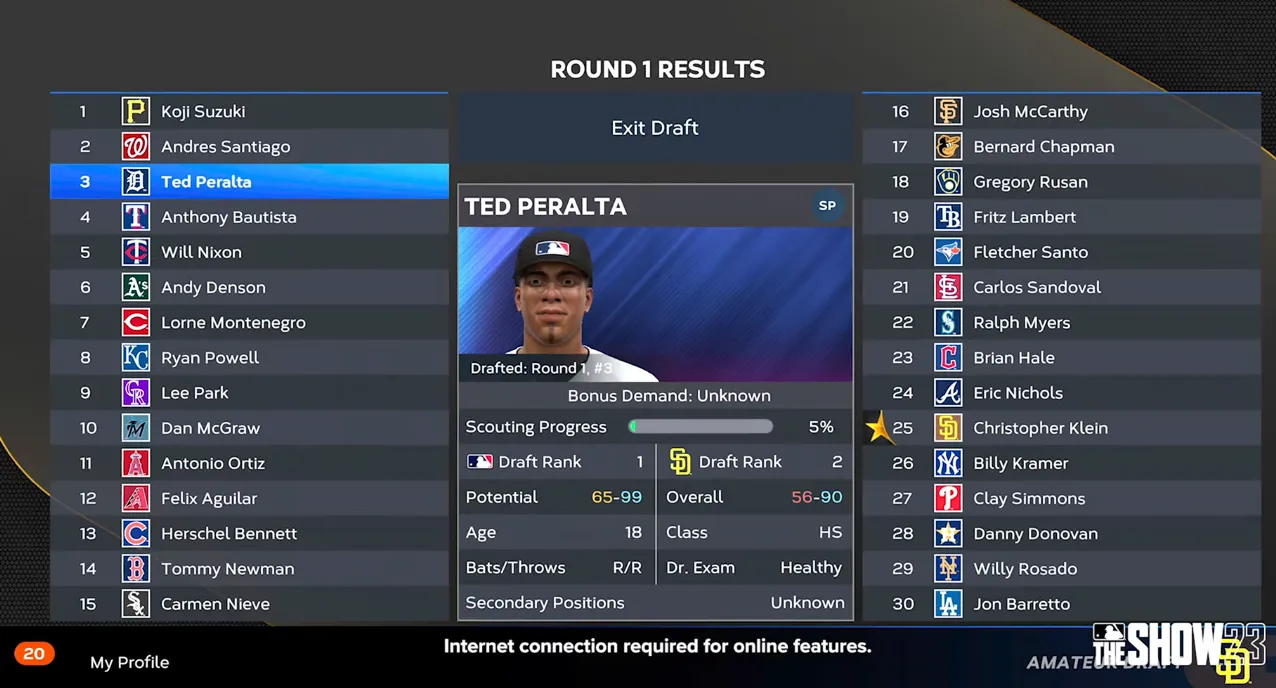Pick Anthony Bautista from the list
Image resolution: width=1276 pixels, height=688 pixels.
click(x=249, y=217)
